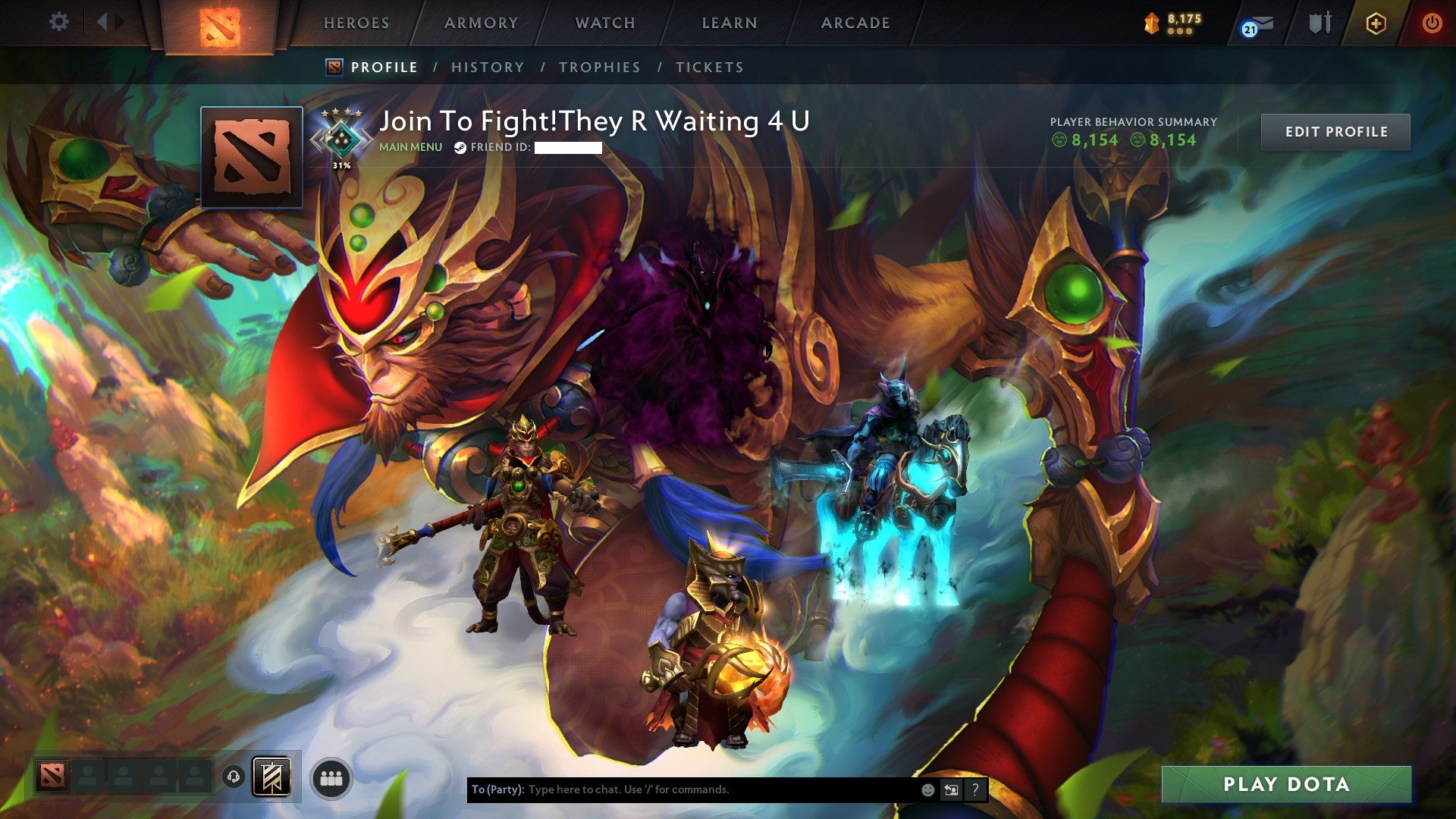Click the power button to quit
Image resolution: width=1456 pixels, height=819 pixels.
point(1434,23)
